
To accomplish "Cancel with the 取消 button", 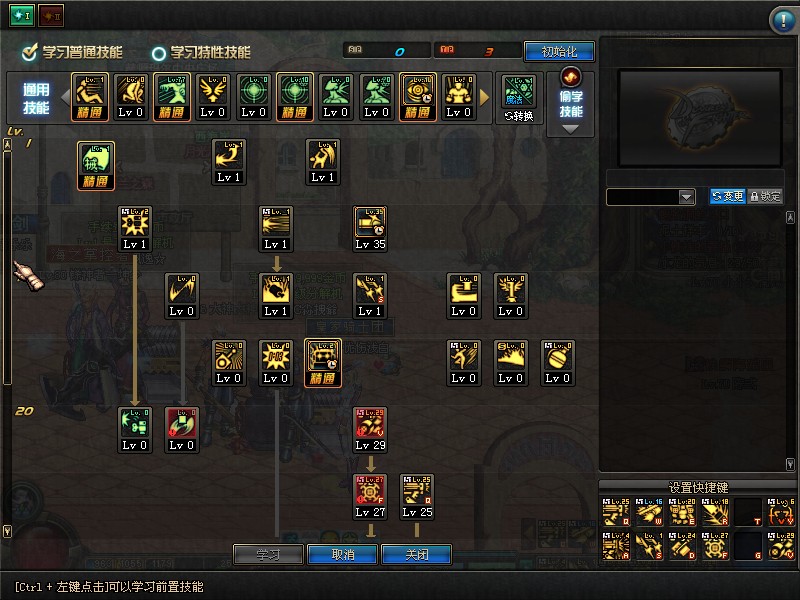I will pyautogui.click(x=342, y=554).
